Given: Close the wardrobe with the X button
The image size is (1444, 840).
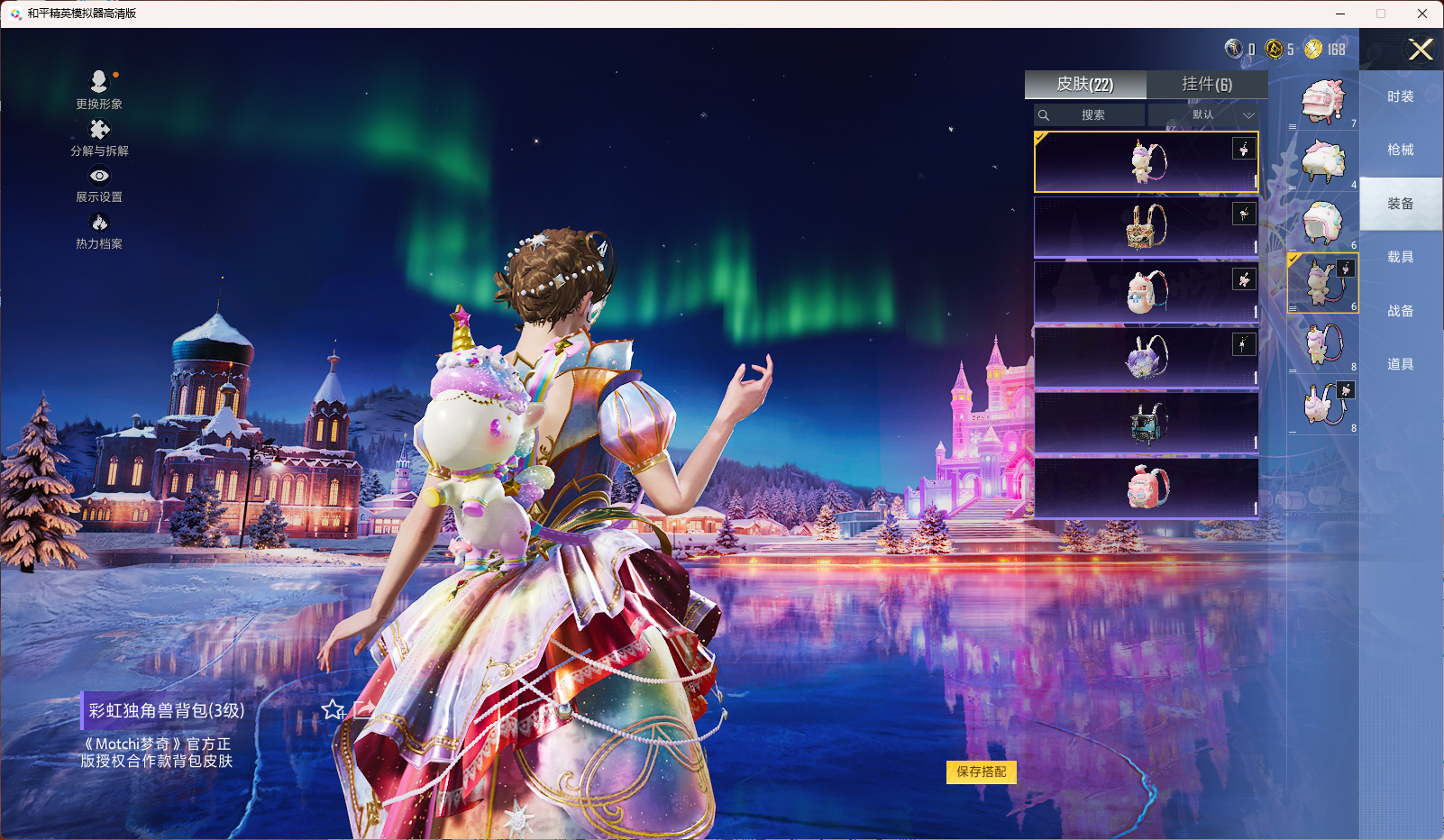Looking at the screenshot, I should (1421, 50).
